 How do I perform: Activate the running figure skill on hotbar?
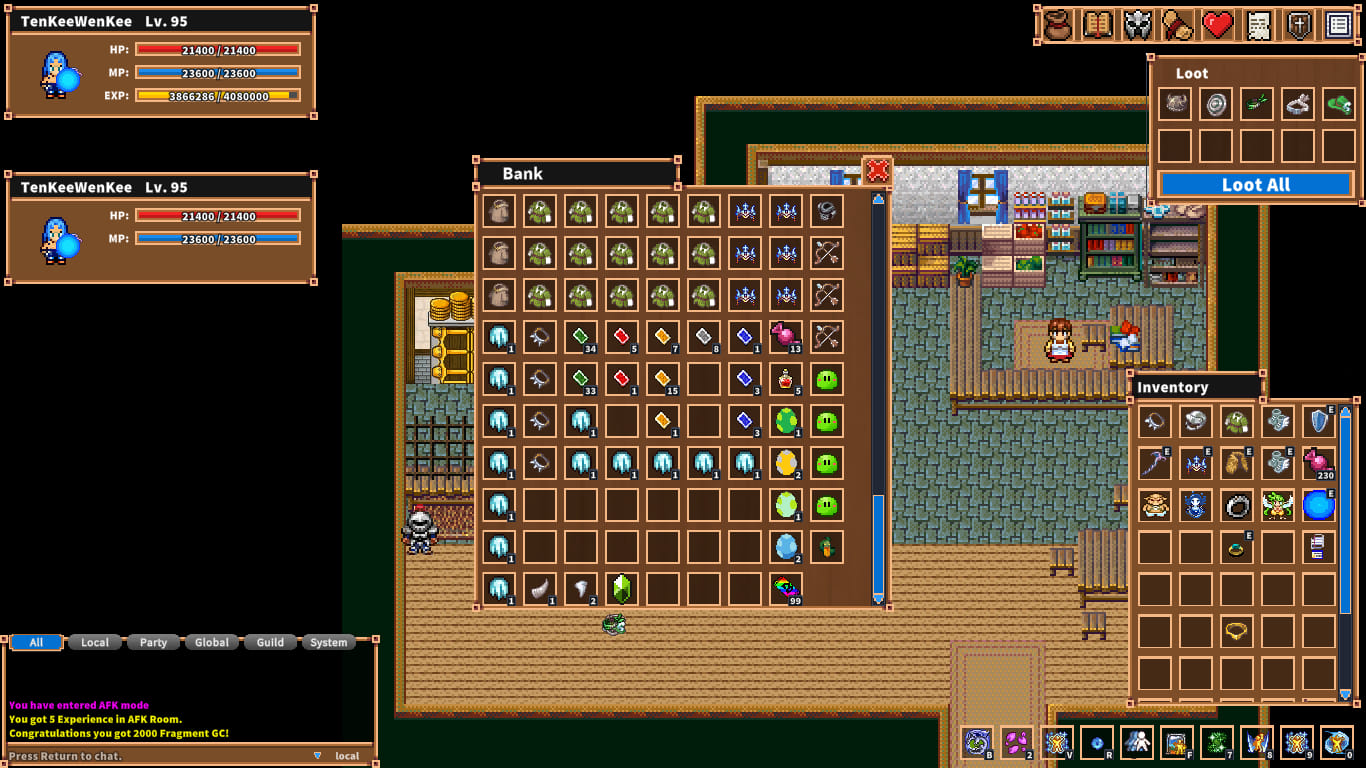coord(1136,743)
